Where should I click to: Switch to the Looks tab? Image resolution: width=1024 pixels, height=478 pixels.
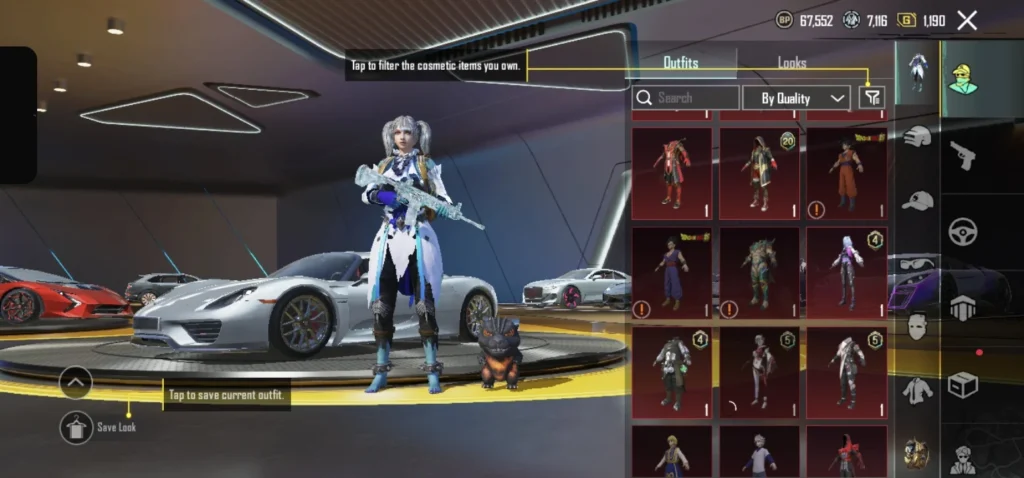click(792, 63)
